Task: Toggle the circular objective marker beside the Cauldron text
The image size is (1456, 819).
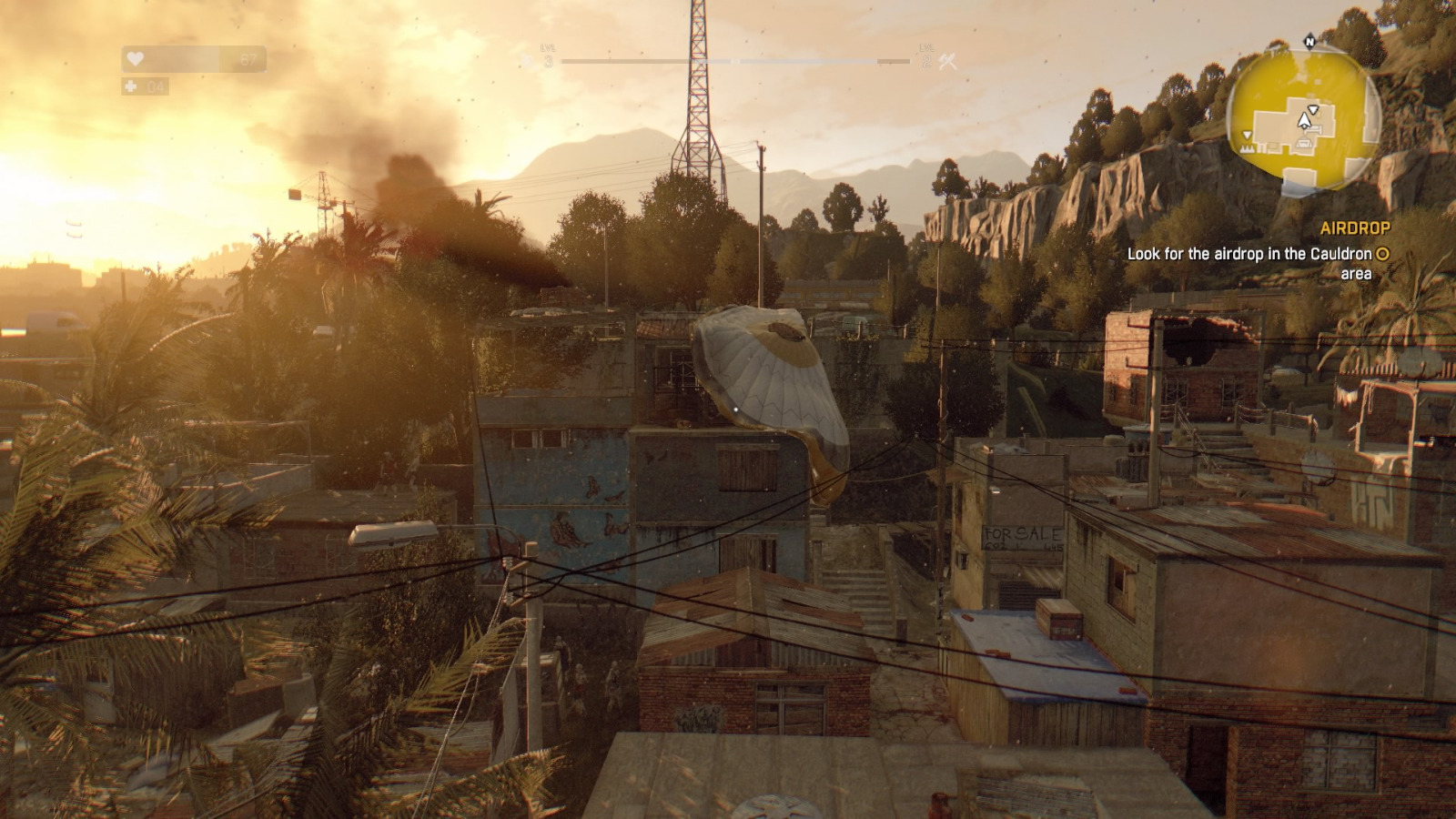Action: pos(1382,255)
